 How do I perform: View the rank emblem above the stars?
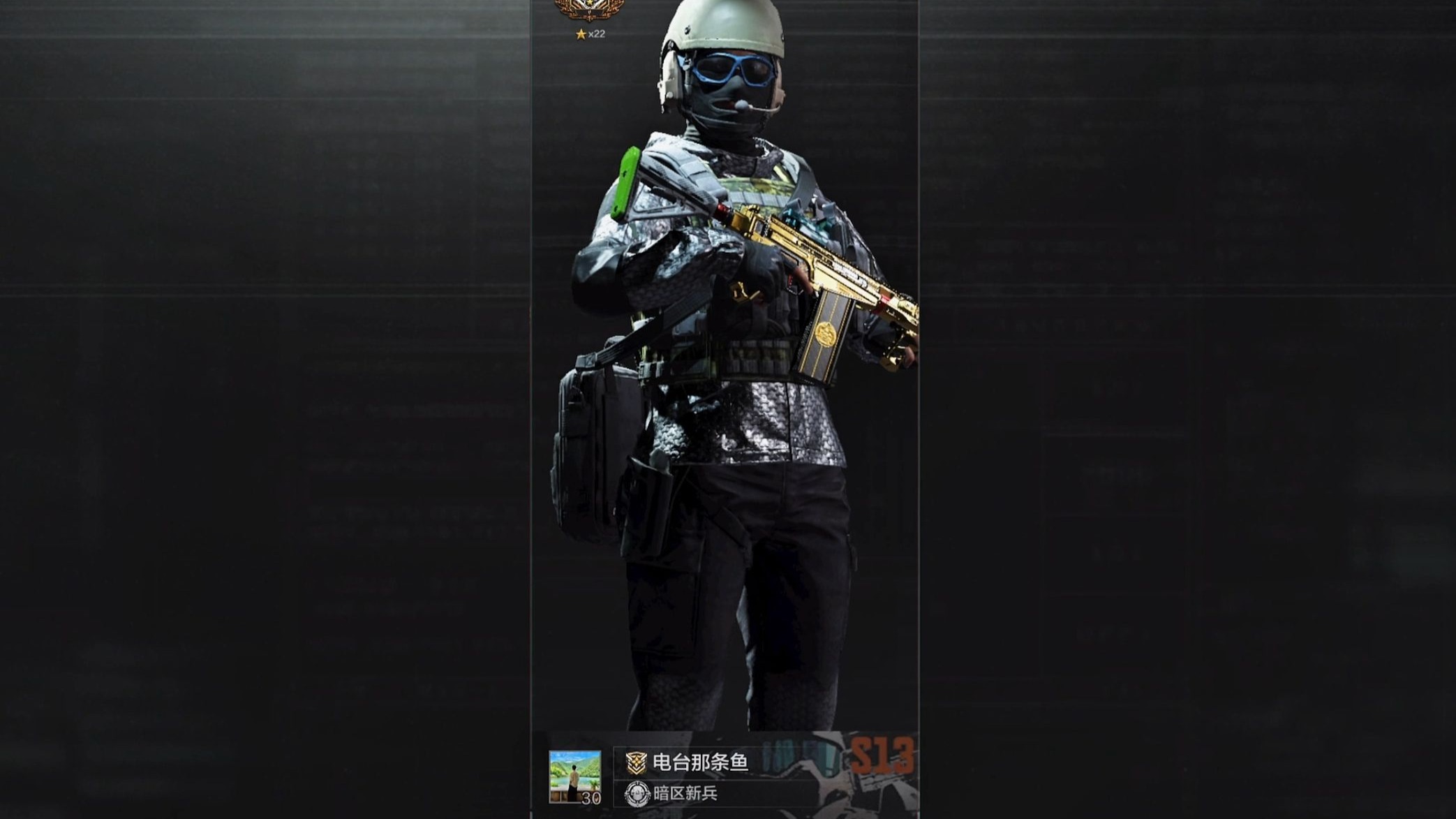(x=589, y=10)
